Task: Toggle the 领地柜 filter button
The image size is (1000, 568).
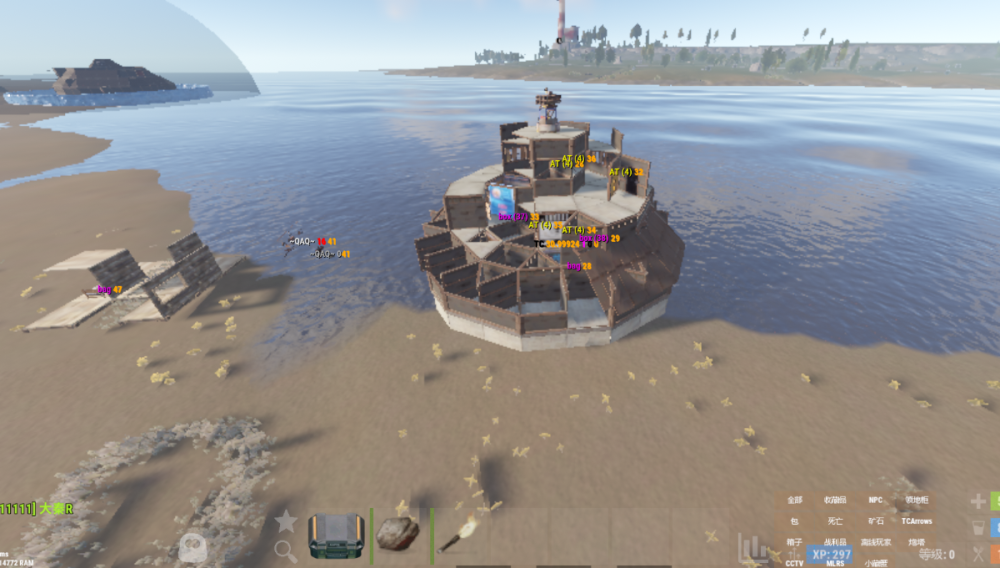Action: click(916, 499)
